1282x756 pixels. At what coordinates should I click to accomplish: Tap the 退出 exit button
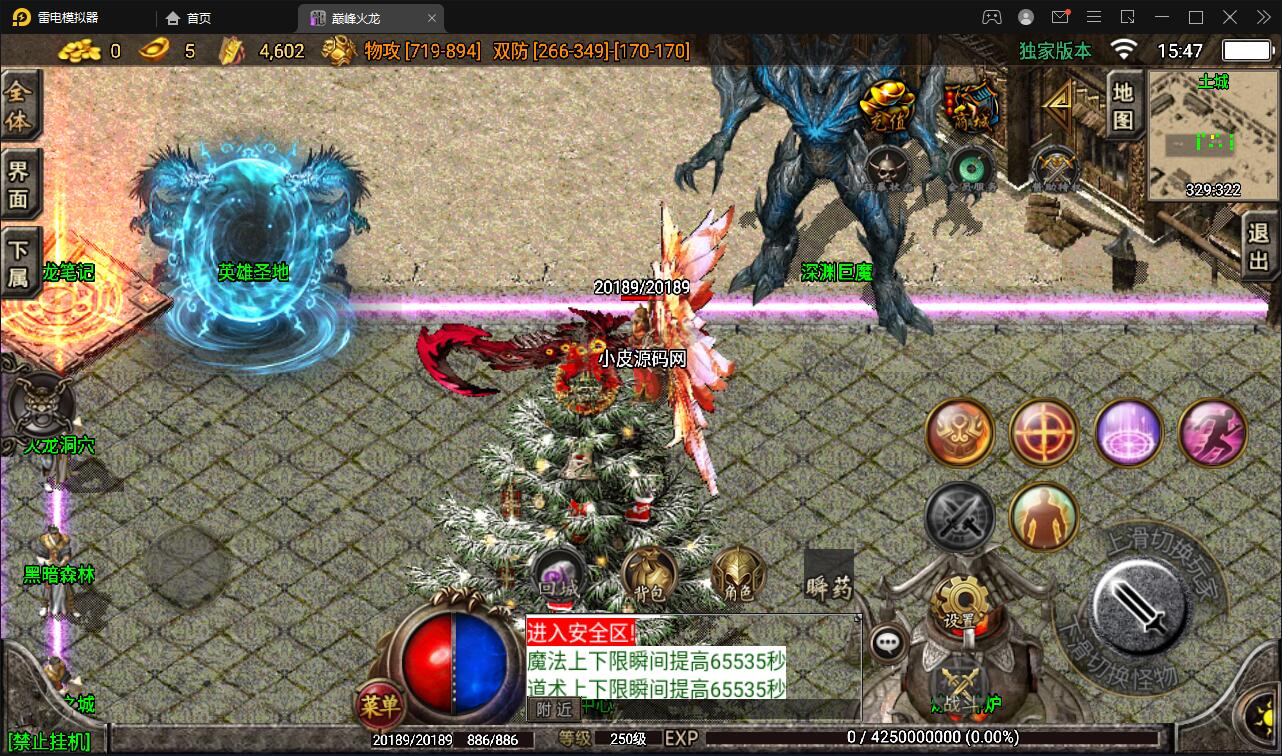point(1259,247)
